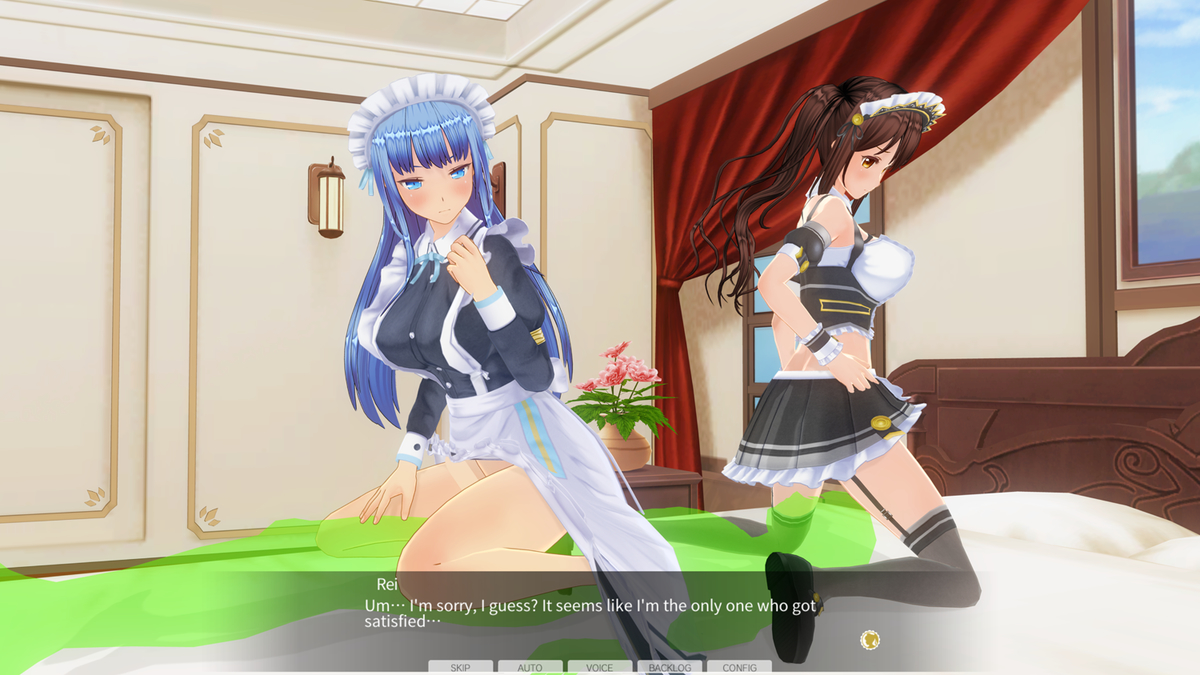
Task: Click the SKIP button
Action: pos(460,667)
